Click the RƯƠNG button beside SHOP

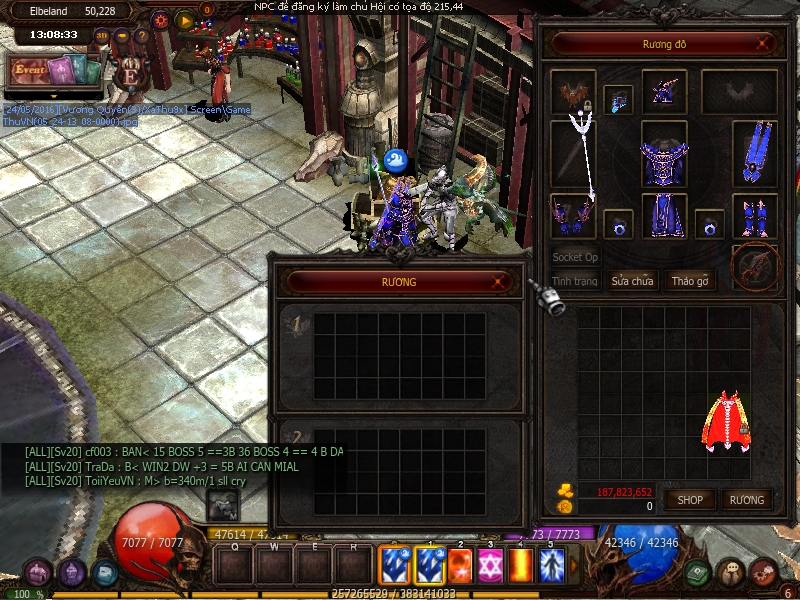[747, 499]
